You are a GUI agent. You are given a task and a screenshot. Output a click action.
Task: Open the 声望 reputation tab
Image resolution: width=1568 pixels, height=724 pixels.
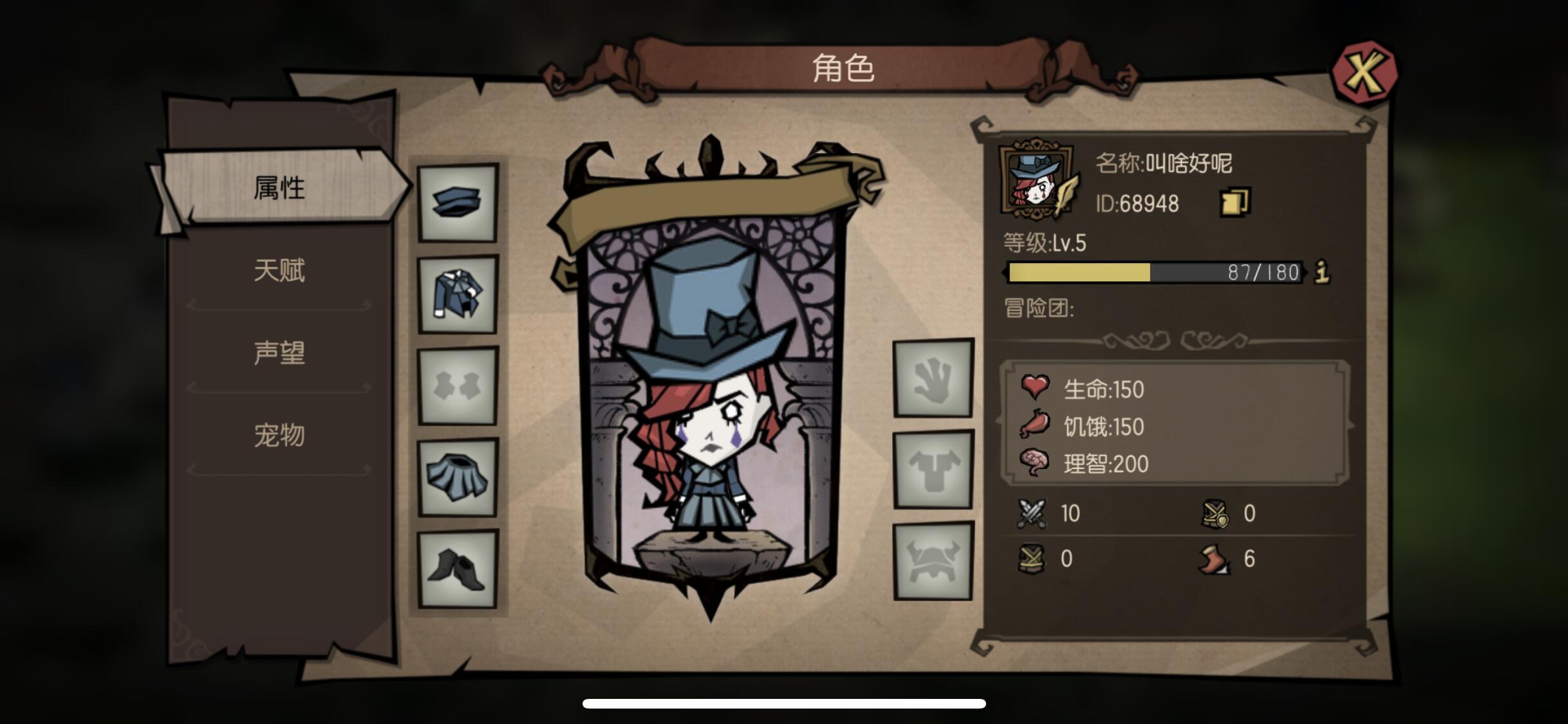pos(279,353)
